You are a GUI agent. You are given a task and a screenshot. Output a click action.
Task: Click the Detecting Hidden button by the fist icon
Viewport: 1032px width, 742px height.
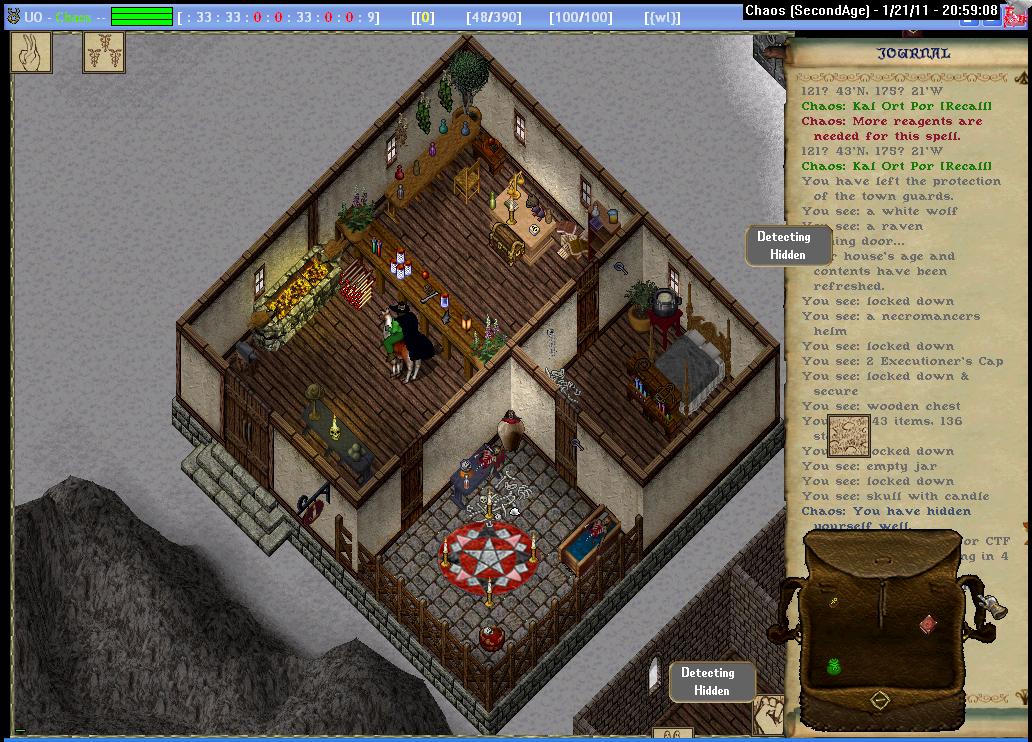711,682
